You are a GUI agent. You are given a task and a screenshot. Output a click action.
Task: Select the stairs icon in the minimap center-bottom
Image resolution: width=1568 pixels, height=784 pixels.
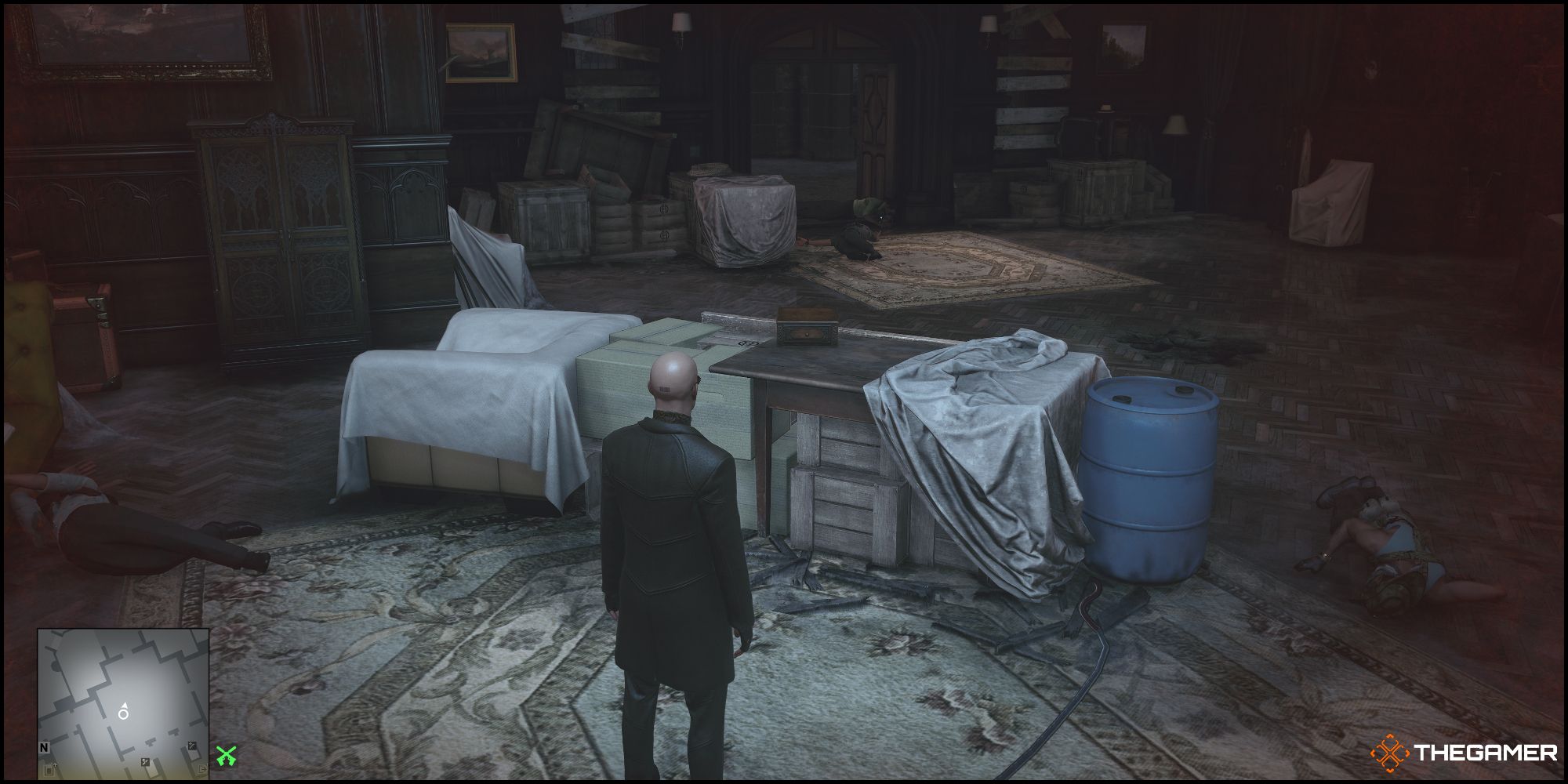[145, 762]
